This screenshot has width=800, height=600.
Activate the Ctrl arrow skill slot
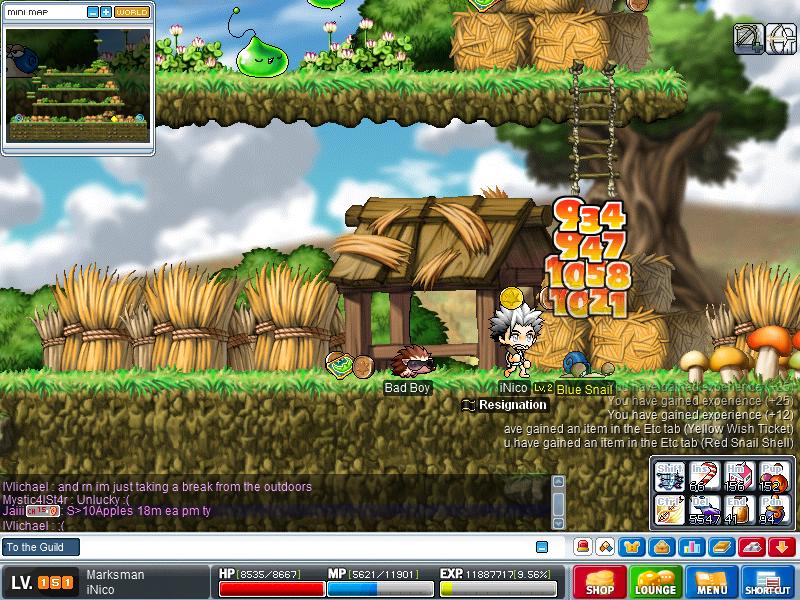pyautogui.click(x=669, y=509)
